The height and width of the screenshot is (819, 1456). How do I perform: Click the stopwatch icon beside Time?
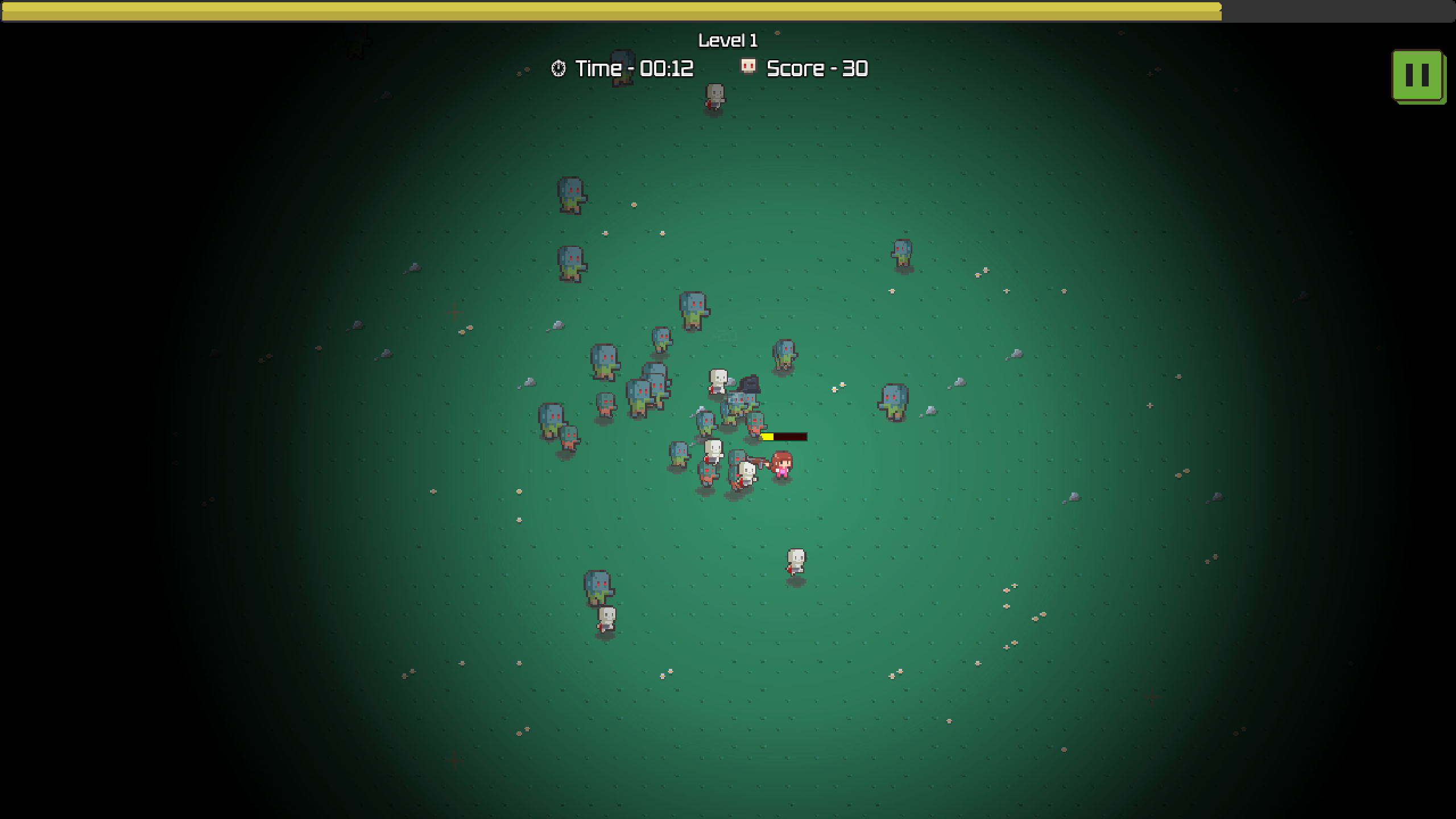[x=560, y=68]
